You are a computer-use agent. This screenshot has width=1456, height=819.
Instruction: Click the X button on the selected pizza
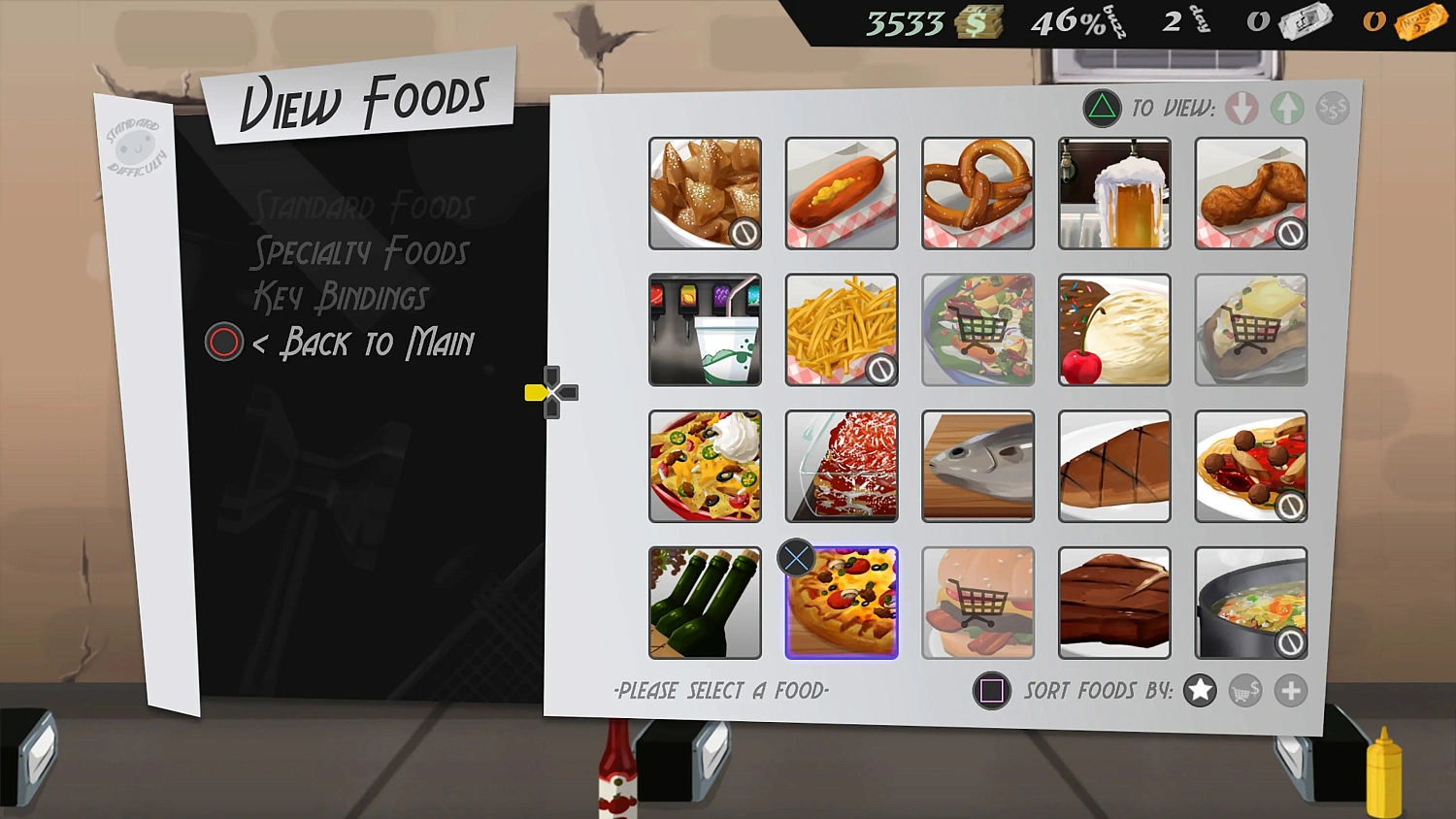(x=796, y=558)
